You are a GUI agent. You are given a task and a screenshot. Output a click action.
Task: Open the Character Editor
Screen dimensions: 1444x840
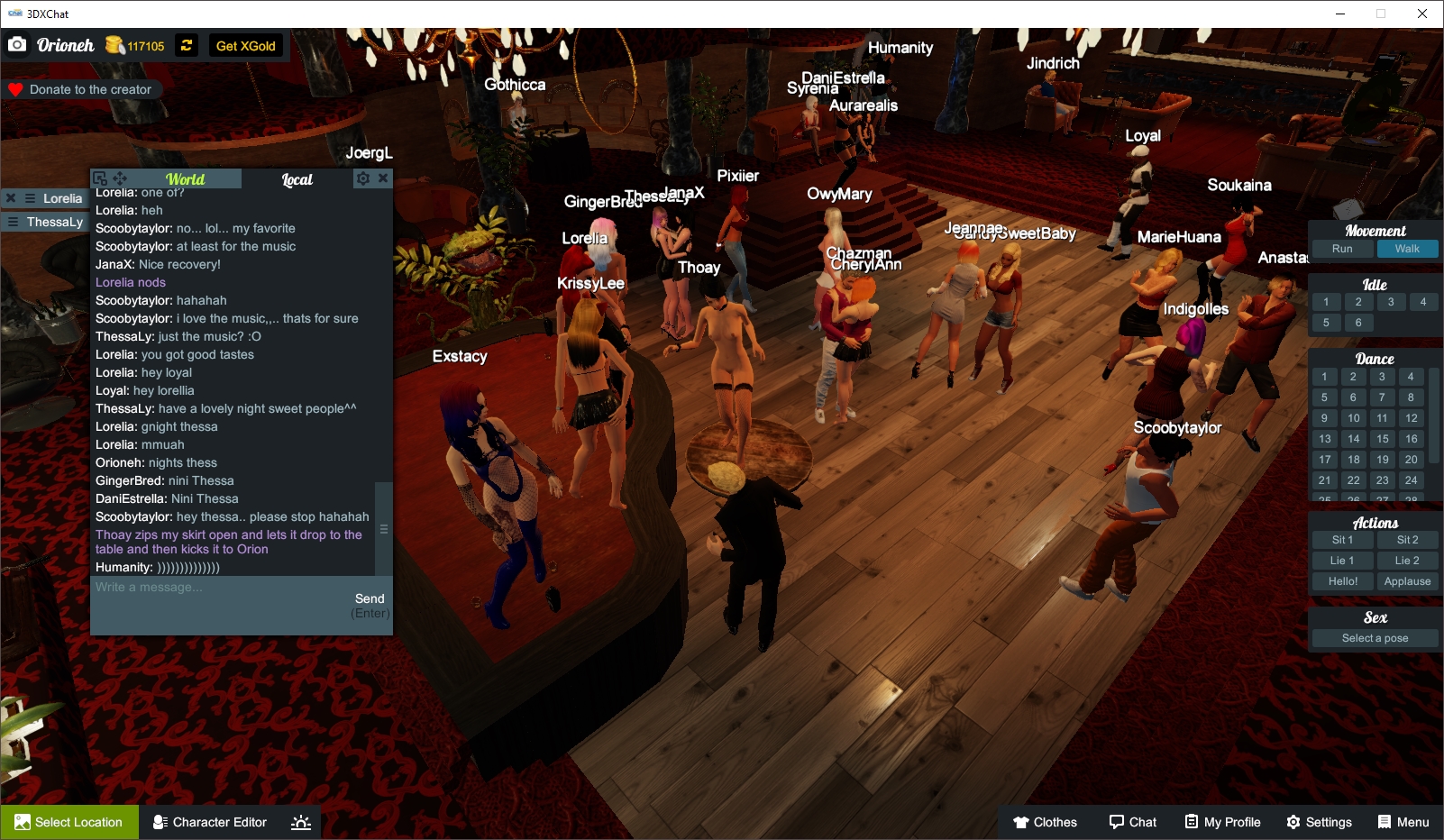point(209,822)
